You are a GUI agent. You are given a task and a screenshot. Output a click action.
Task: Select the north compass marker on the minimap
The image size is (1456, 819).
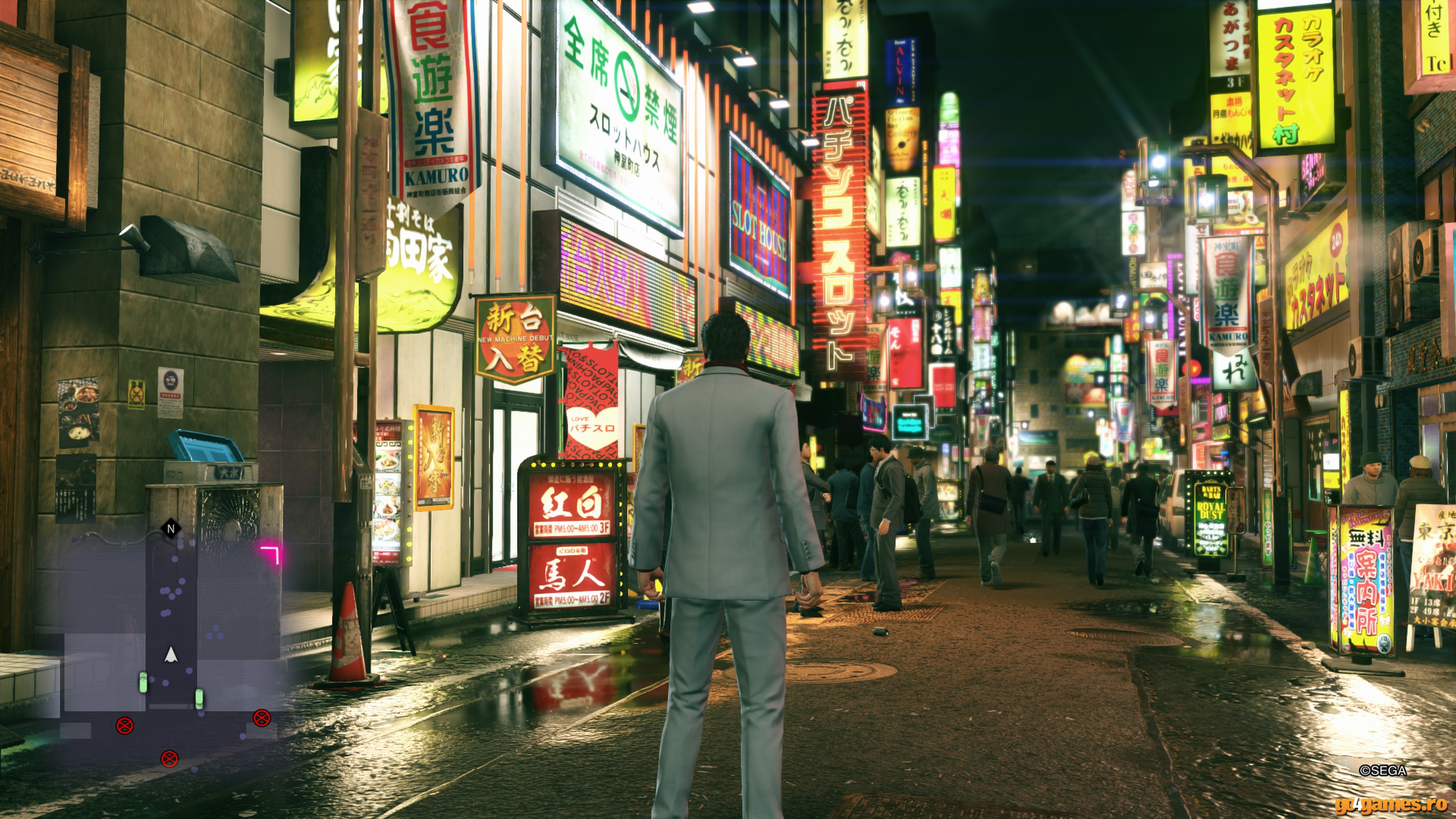coord(171,529)
